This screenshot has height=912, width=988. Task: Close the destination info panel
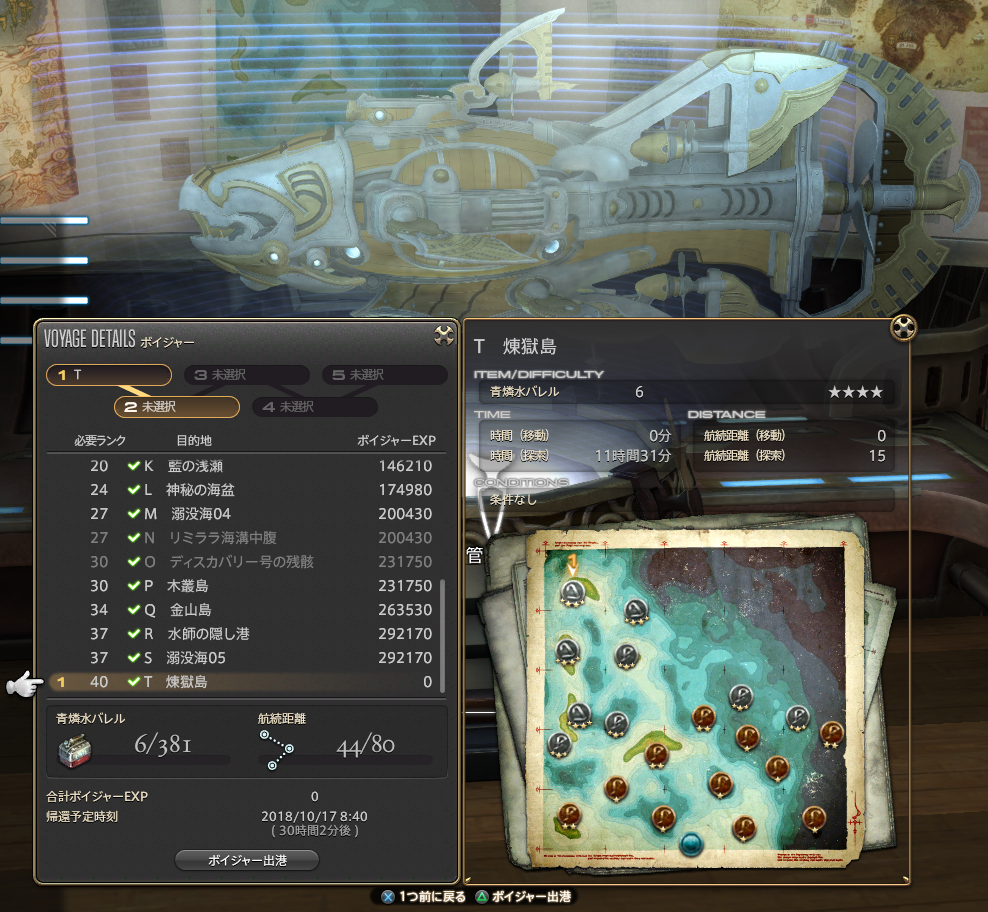[x=903, y=327]
